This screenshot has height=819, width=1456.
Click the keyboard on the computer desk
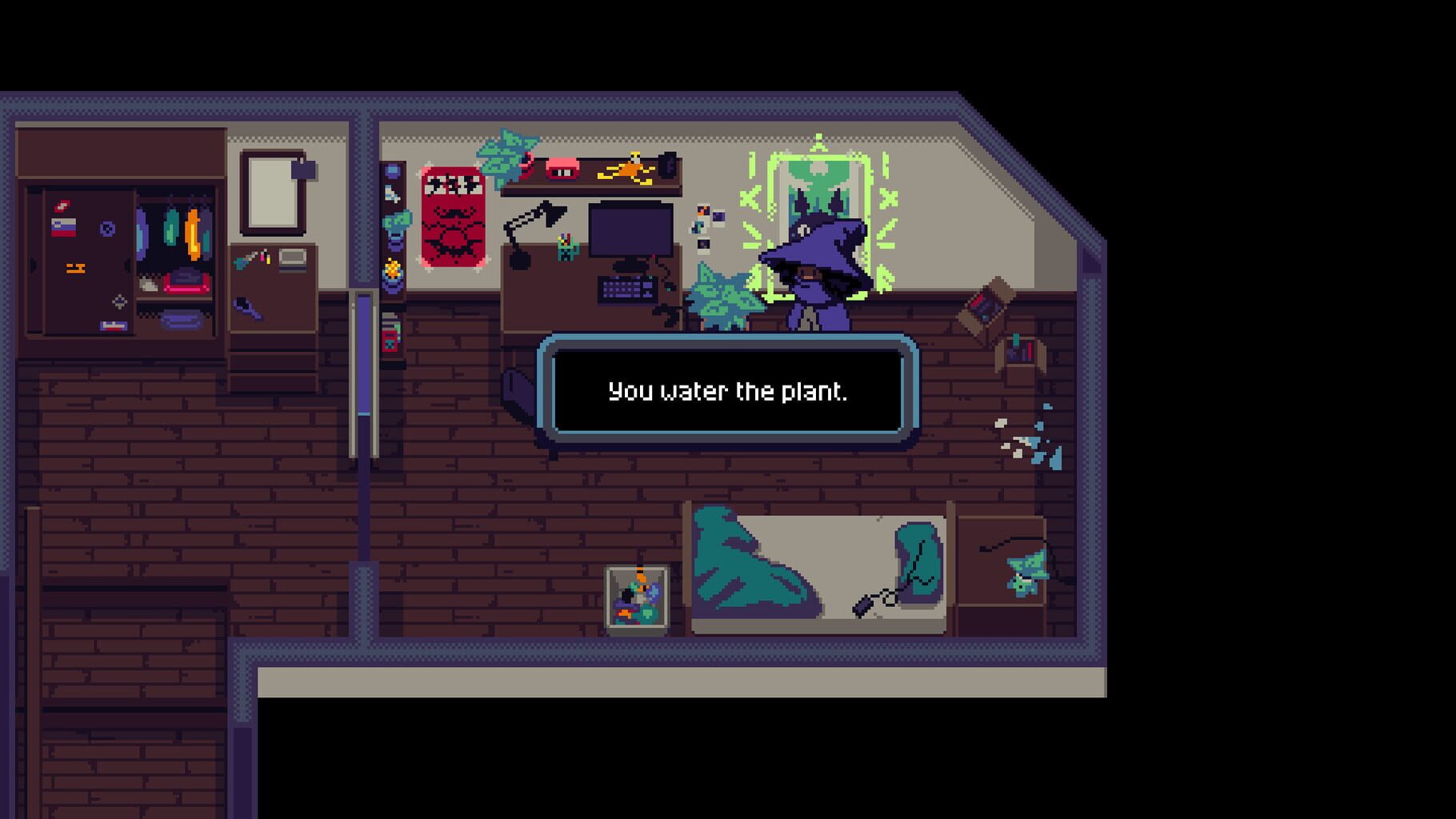pyautogui.click(x=627, y=290)
